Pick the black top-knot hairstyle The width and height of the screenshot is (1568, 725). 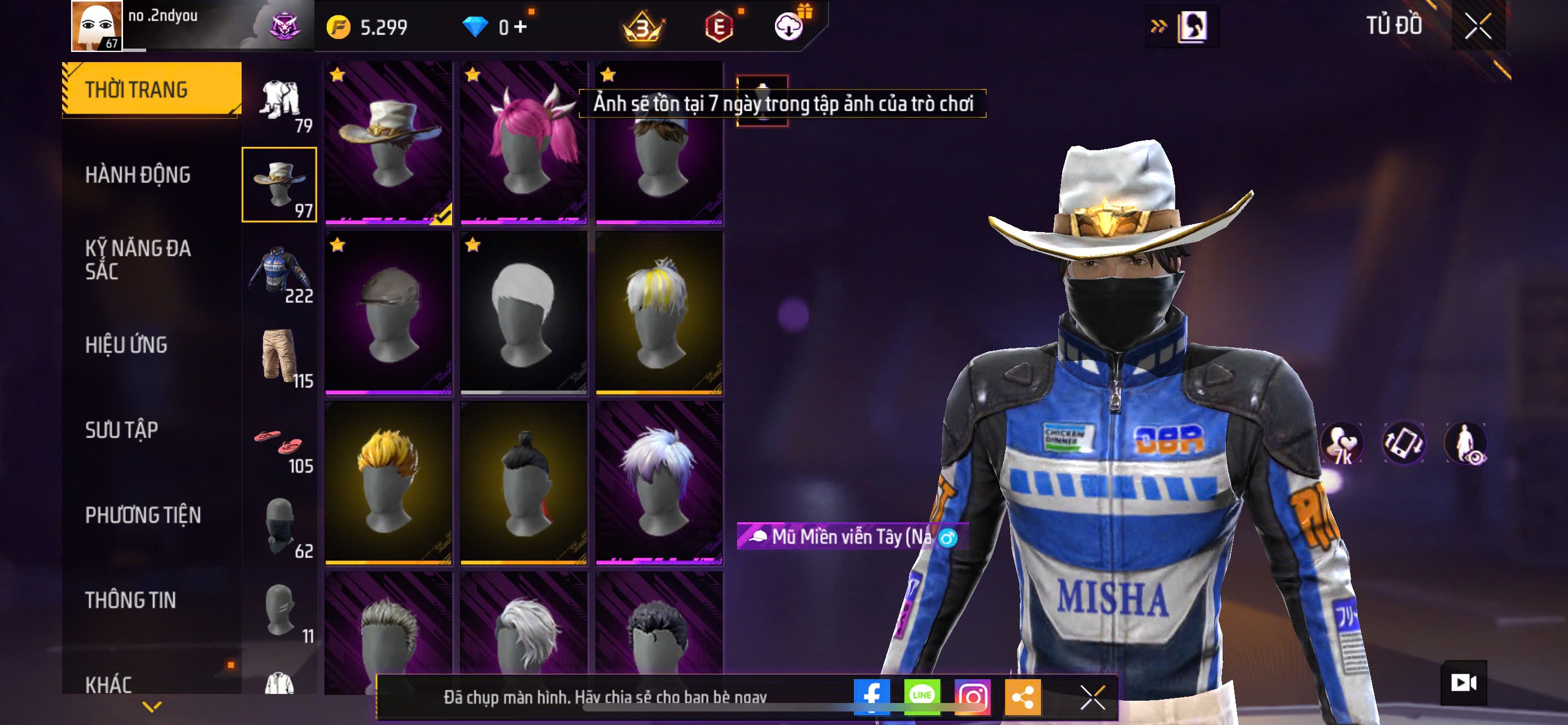(x=523, y=482)
